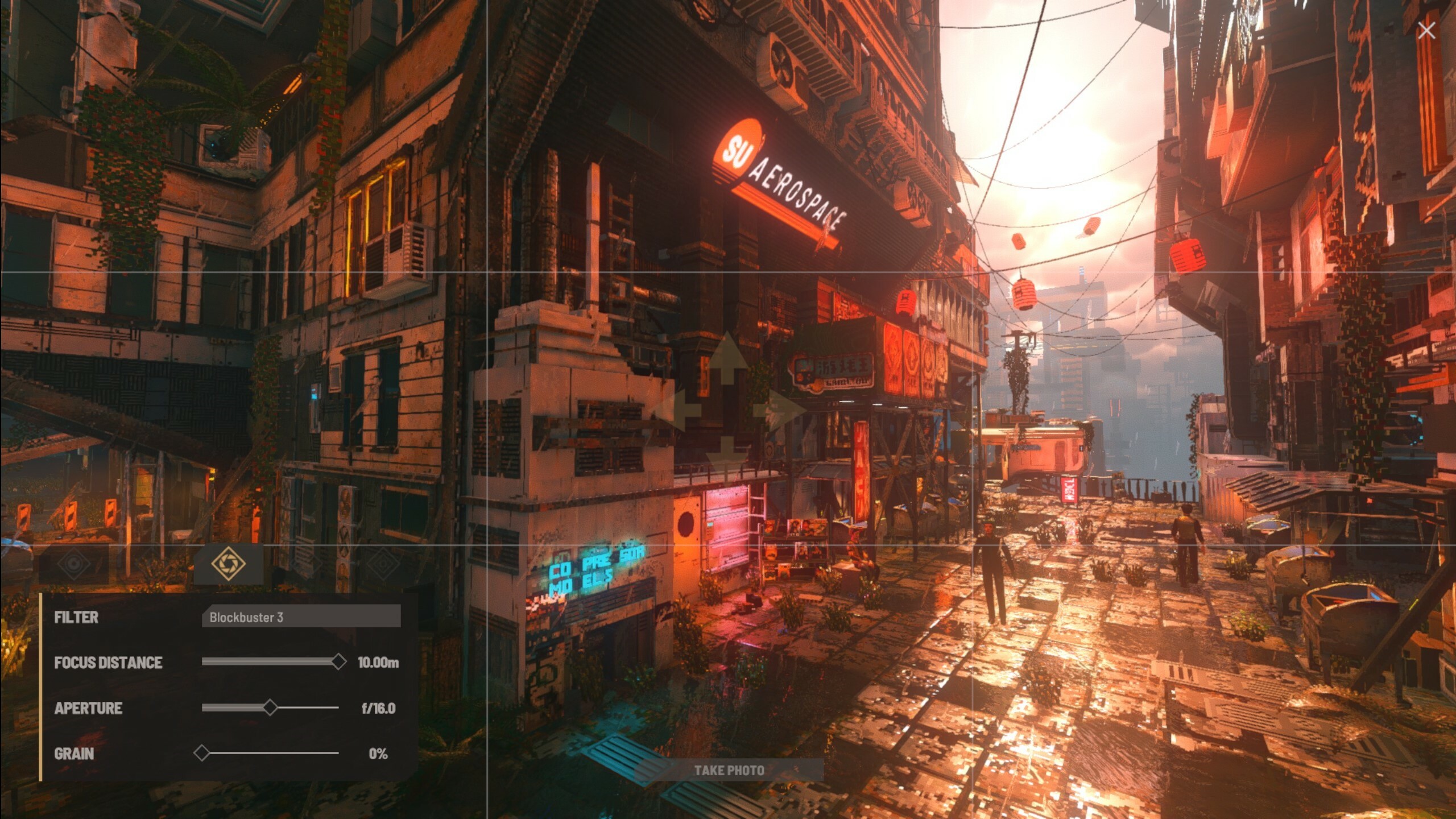Close the photo mode with the X
The width and height of the screenshot is (1456, 819).
click(x=1426, y=31)
